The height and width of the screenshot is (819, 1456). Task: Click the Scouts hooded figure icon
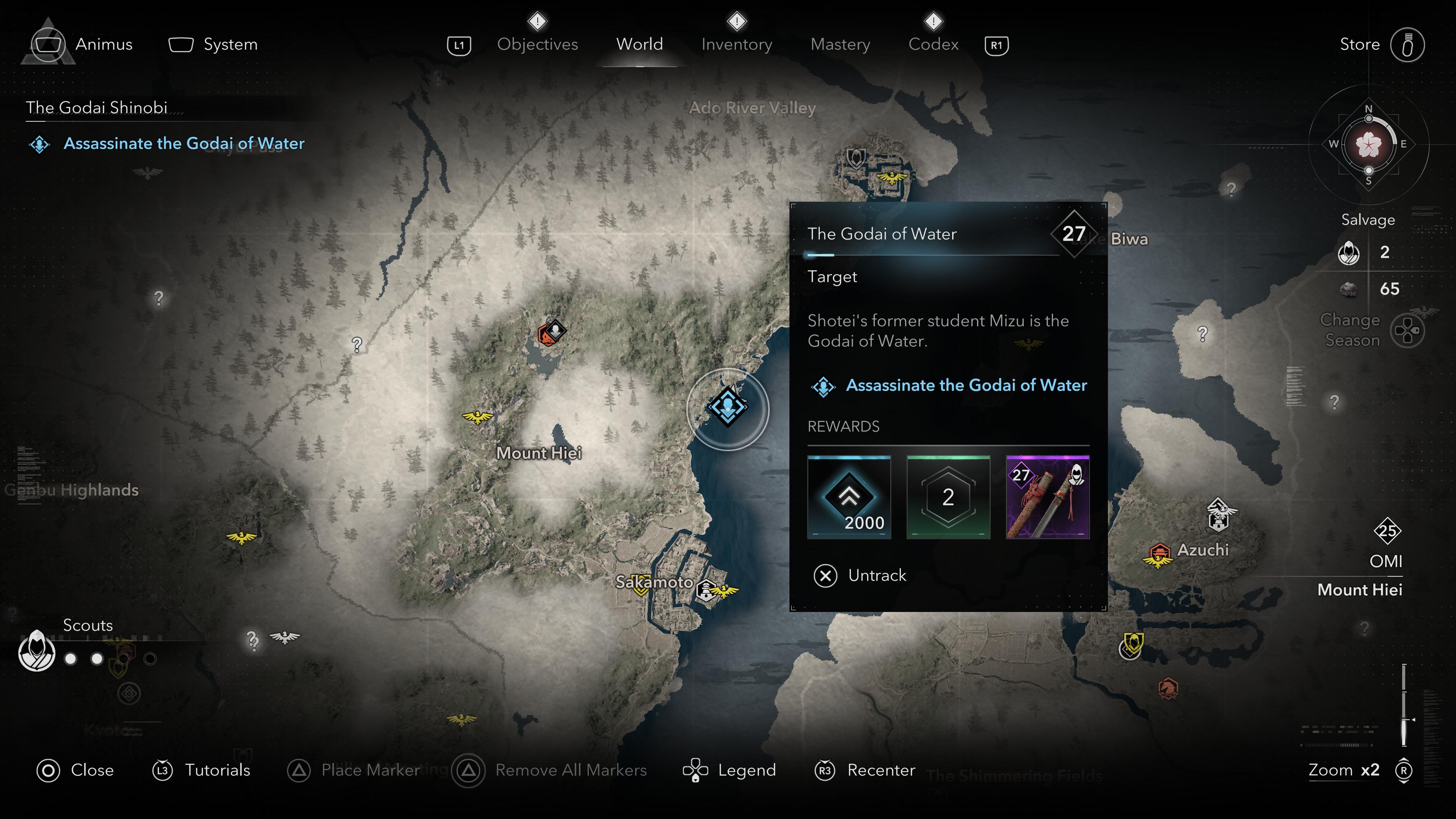(37, 651)
